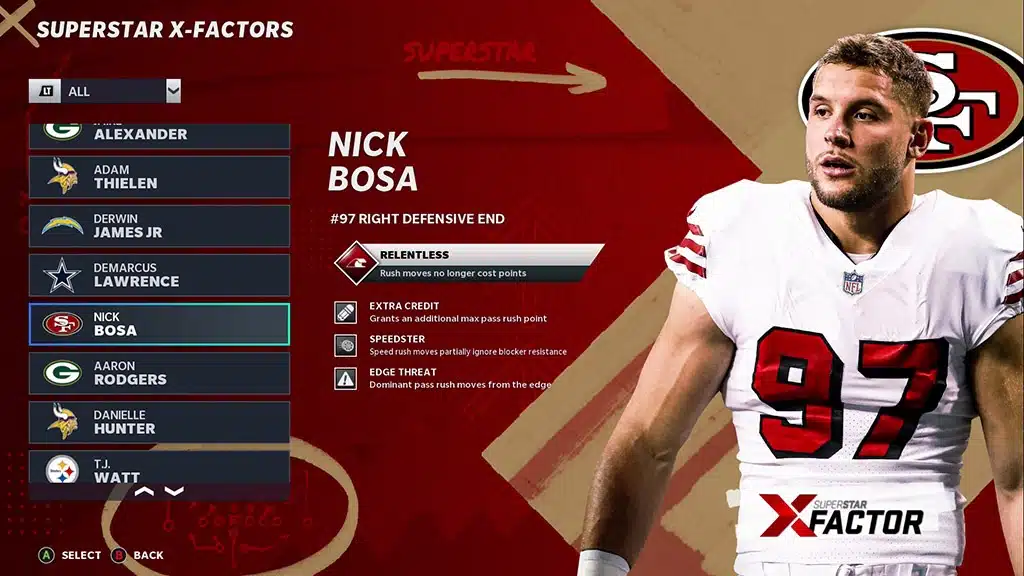The width and height of the screenshot is (1024, 576).
Task: Click the list's down arrow
Action: pyautogui.click(x=174, y=491)
